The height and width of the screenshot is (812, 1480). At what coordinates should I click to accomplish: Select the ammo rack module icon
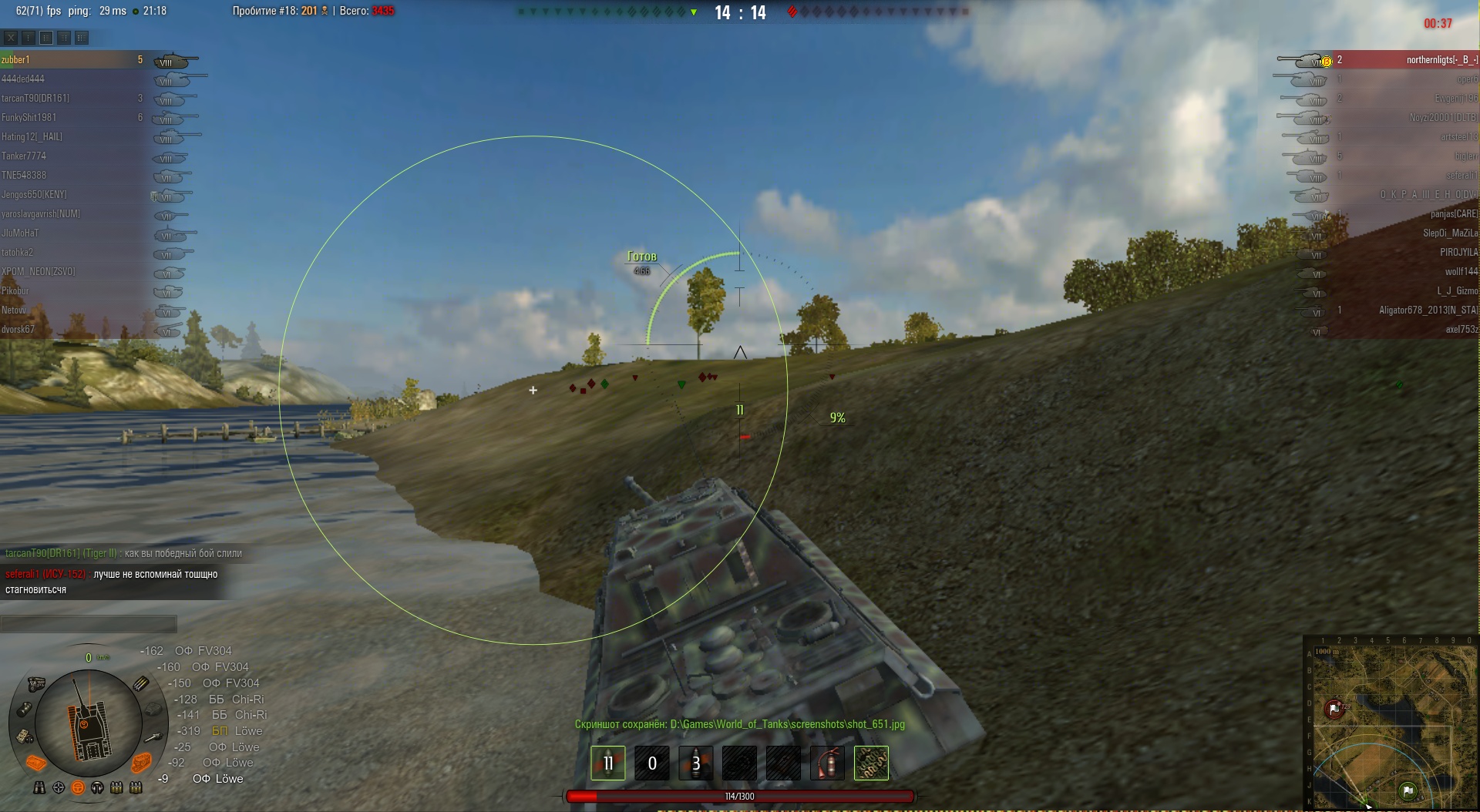point(141,683)
